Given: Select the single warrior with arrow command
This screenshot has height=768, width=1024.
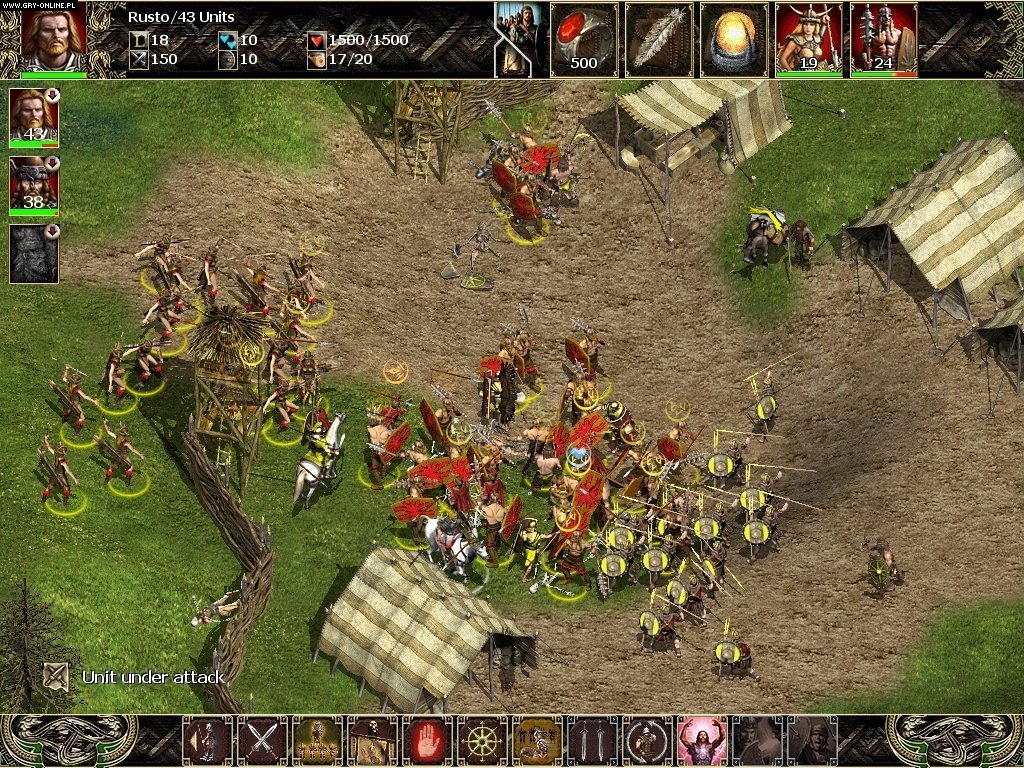Looking at the screenshot, I should 208,741.
